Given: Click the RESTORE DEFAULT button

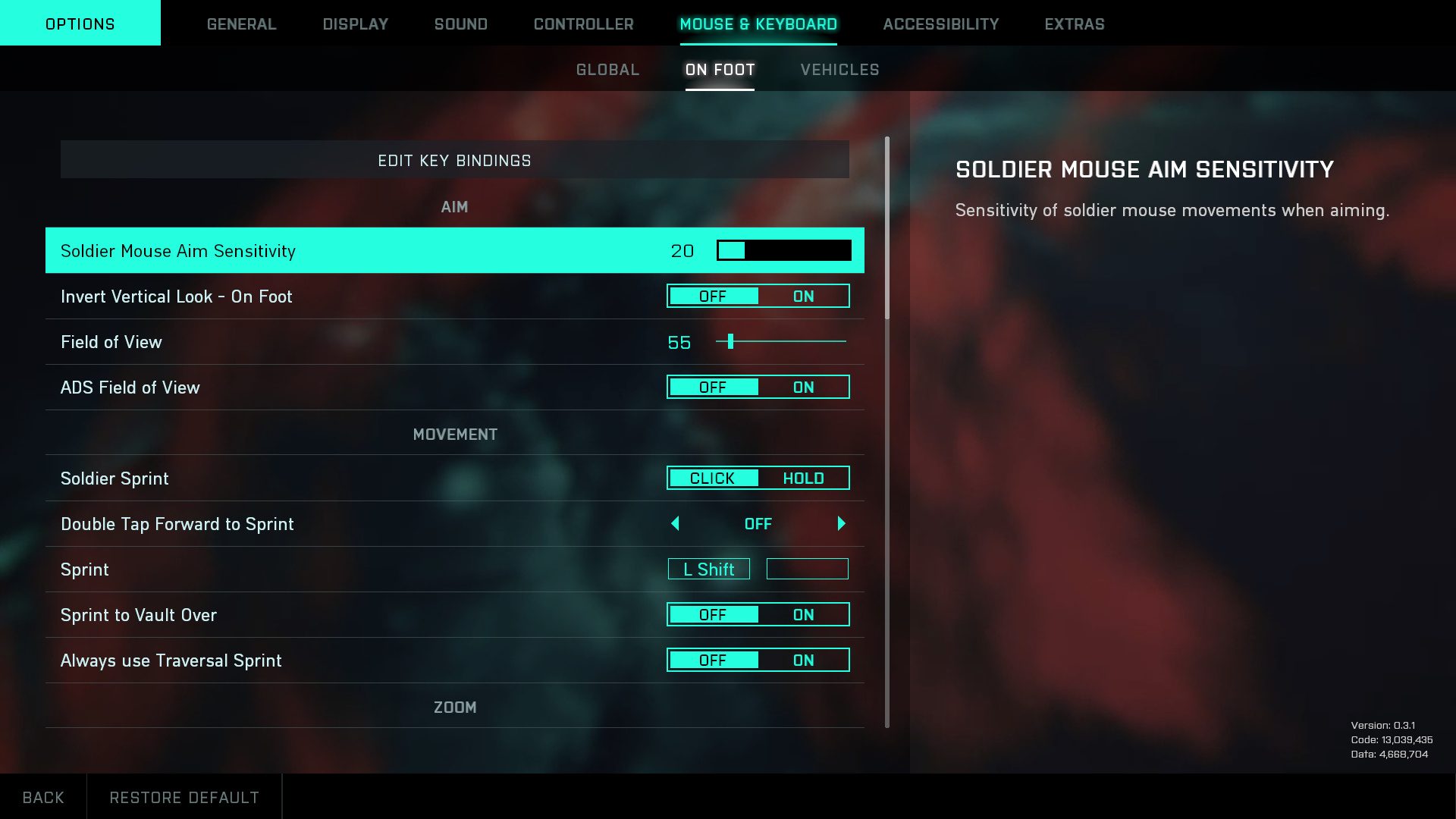Looking at the screenshot, I should 184,796.
